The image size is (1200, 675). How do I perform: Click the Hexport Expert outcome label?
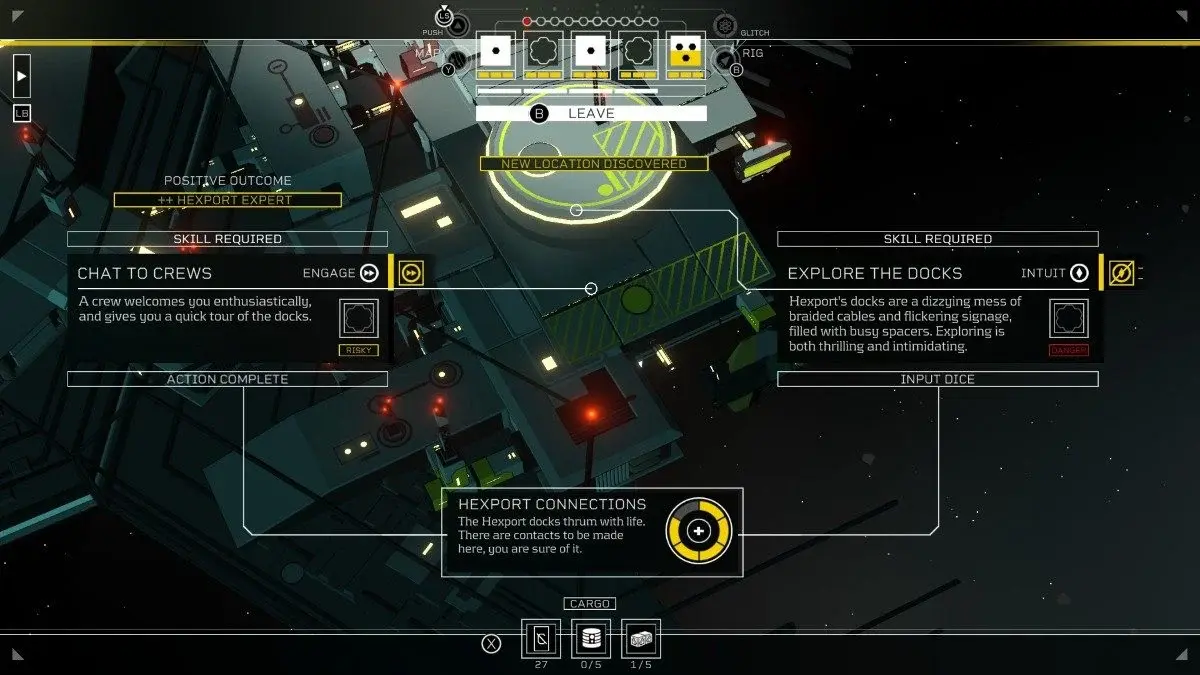tap(227, 200)
